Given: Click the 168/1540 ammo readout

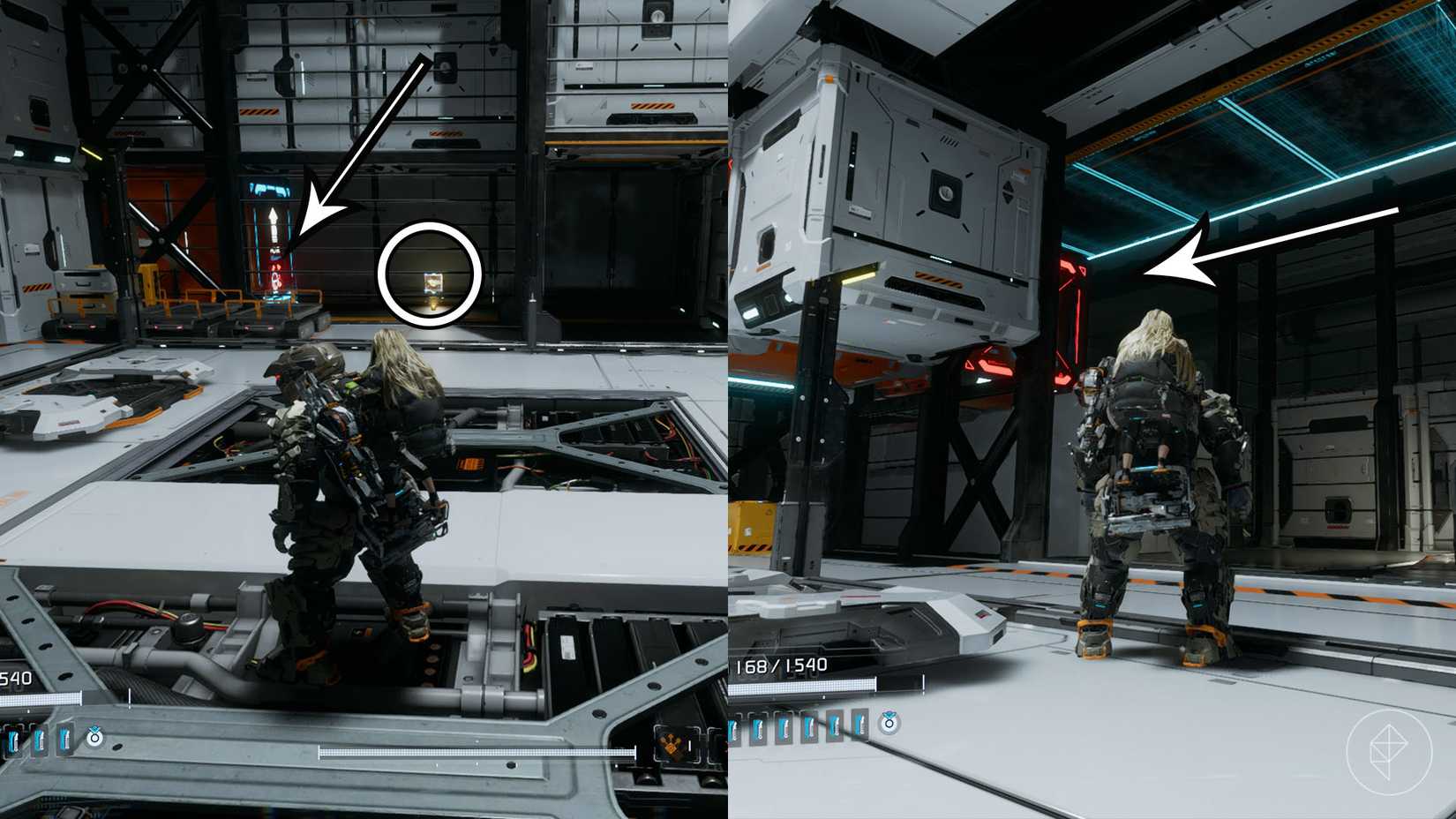Looking at the screenshot, I should (x=781, y=665).
